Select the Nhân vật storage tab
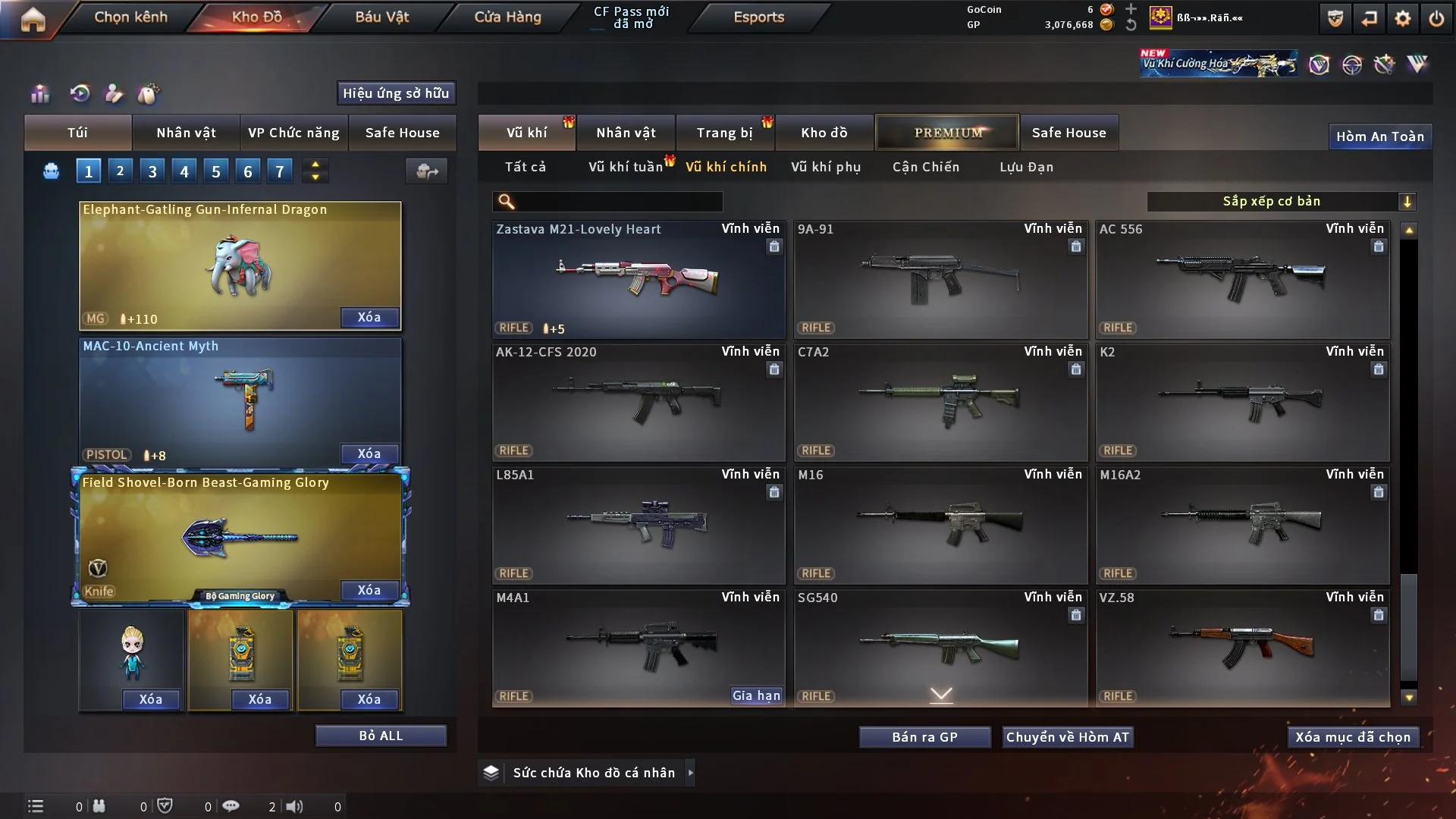 click(x=626, y=133)
